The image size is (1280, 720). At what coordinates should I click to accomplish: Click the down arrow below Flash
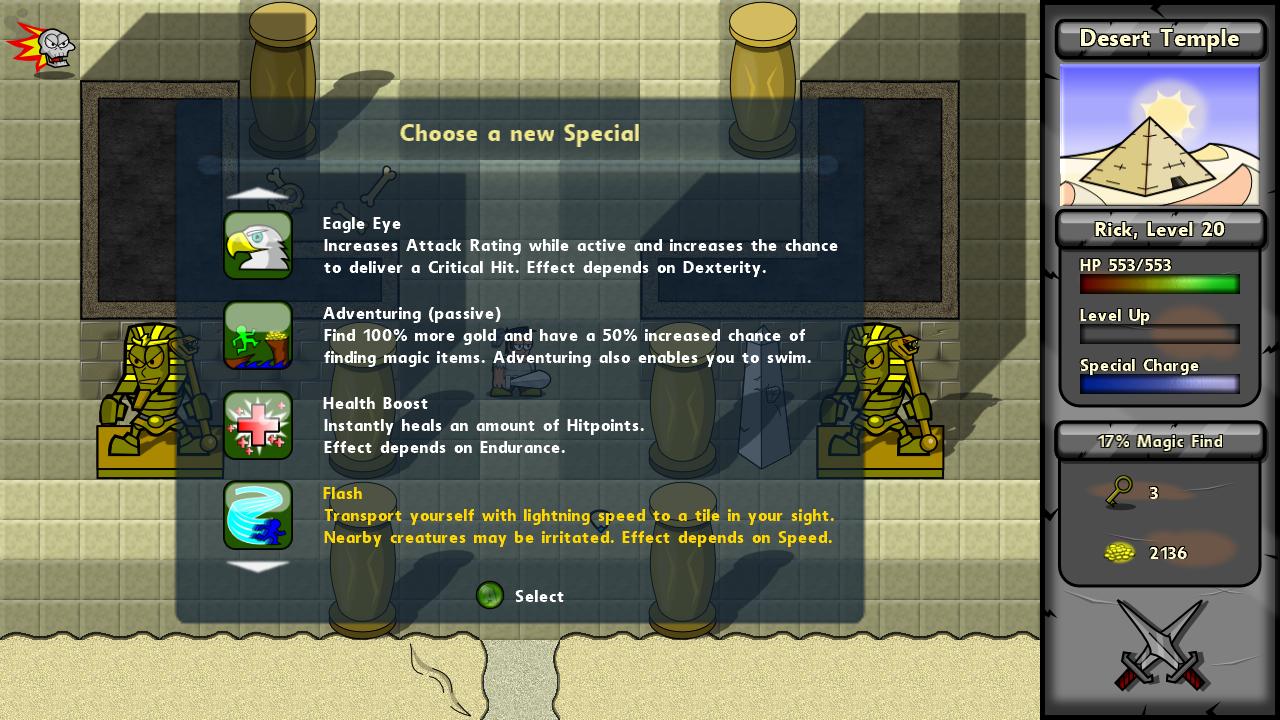[258, 568]
